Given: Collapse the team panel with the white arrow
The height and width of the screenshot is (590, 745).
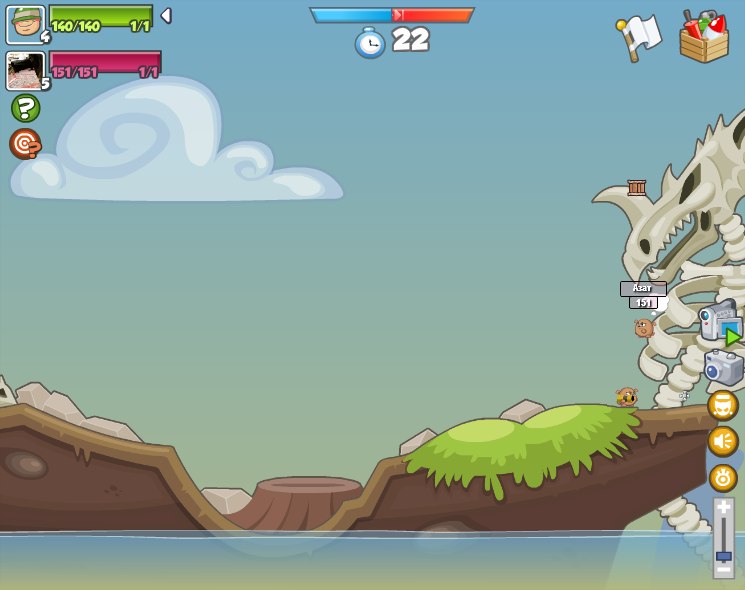Looking at the screenshot, I should [166, 16].
